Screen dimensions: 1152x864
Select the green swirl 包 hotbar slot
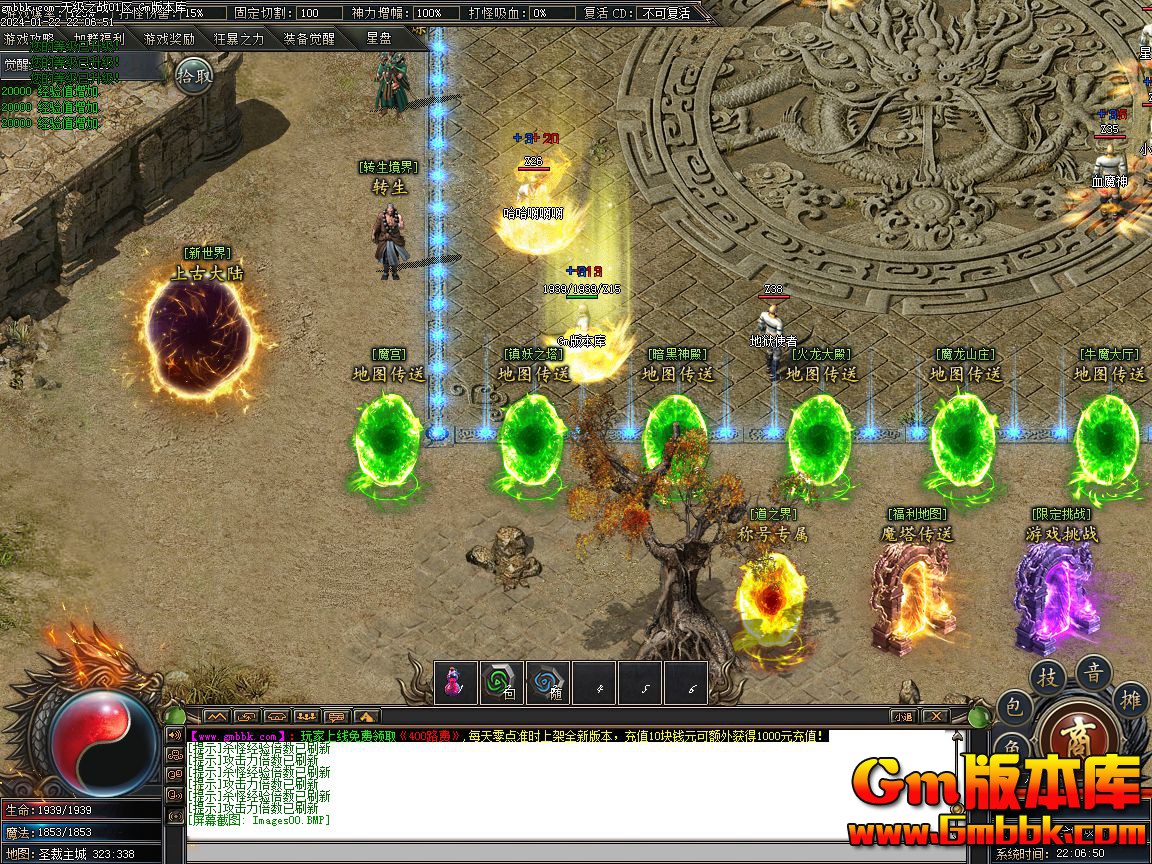[x=501, y=683]
